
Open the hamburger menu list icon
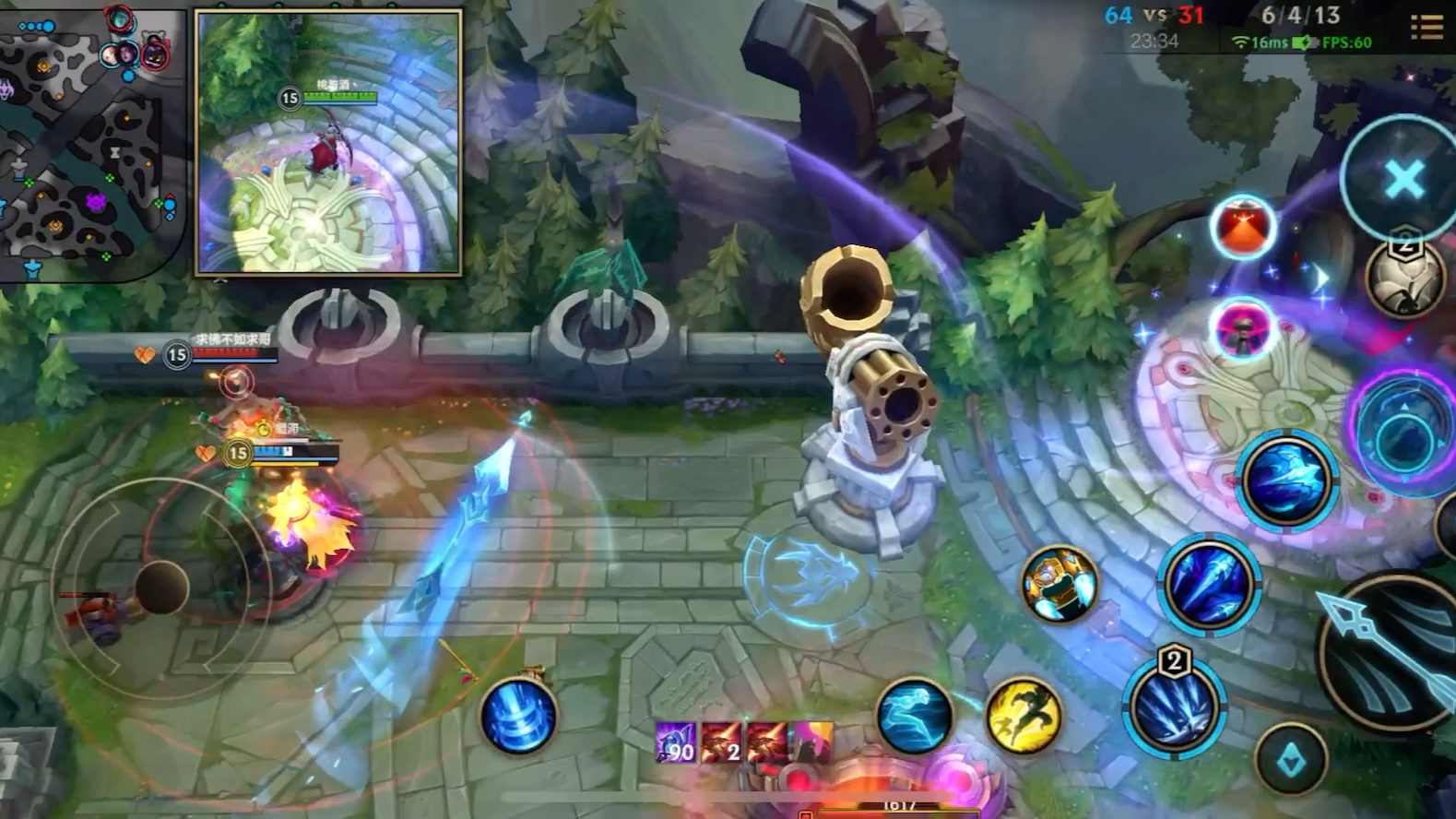tap(1426, 27)
